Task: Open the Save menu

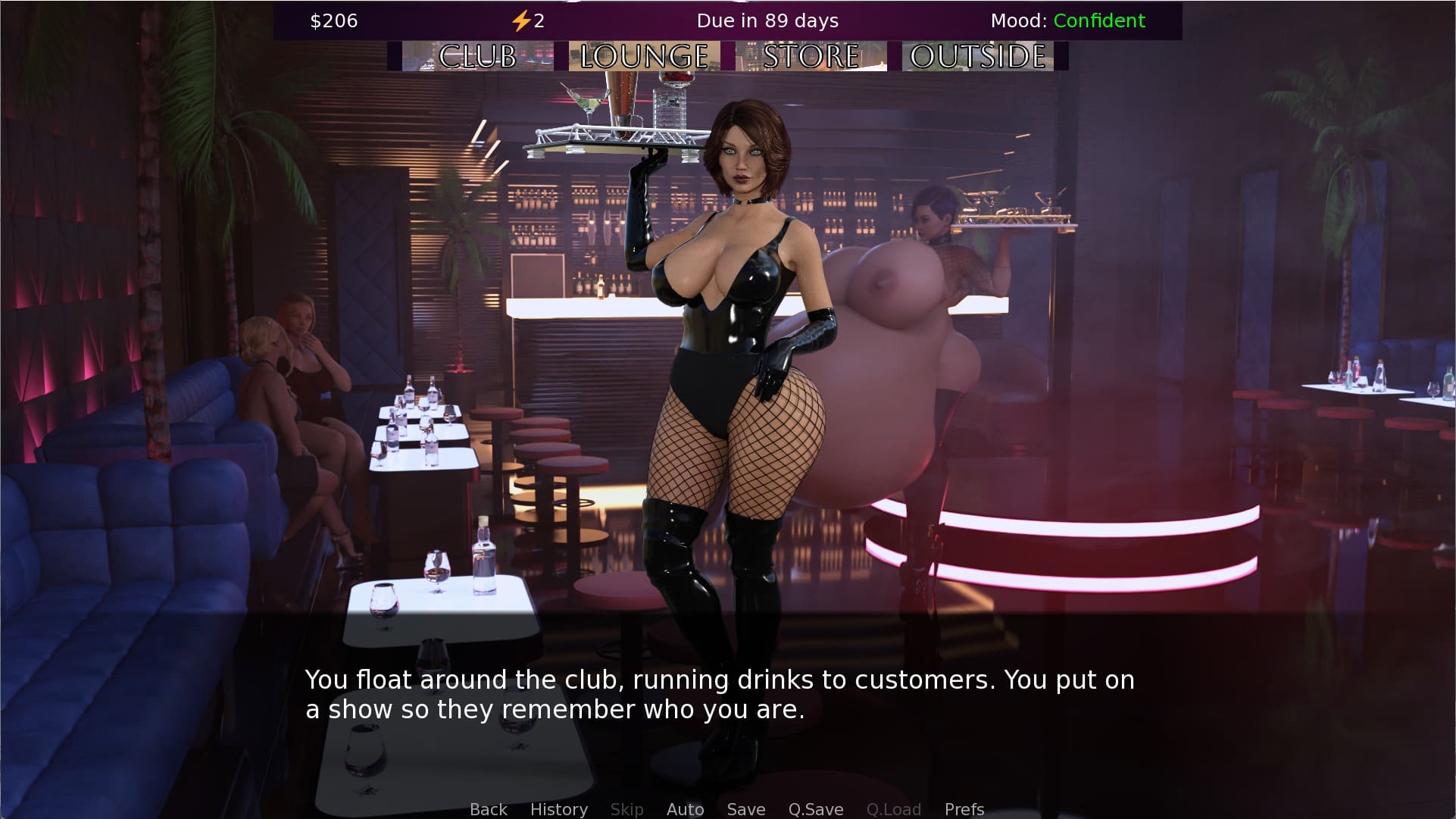Action: point(746,809)
